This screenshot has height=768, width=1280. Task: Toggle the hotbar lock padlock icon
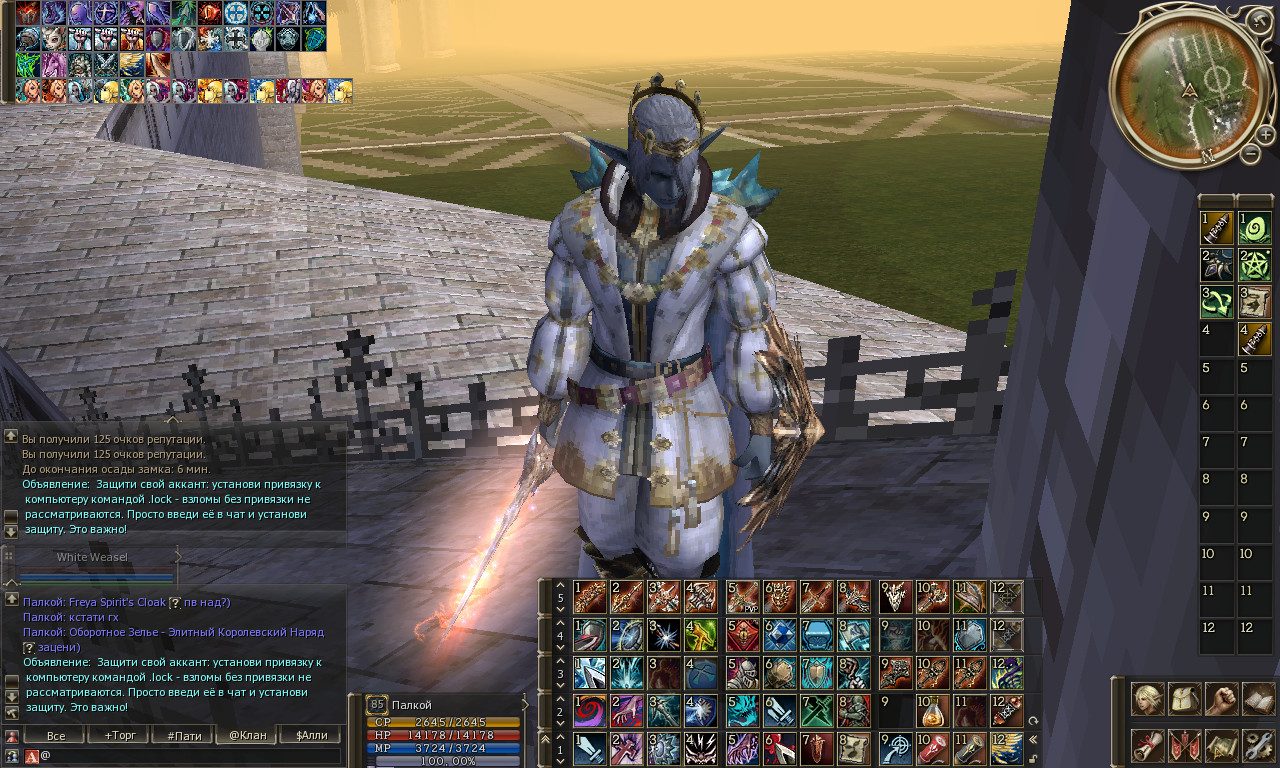(x=1032, y=757)
